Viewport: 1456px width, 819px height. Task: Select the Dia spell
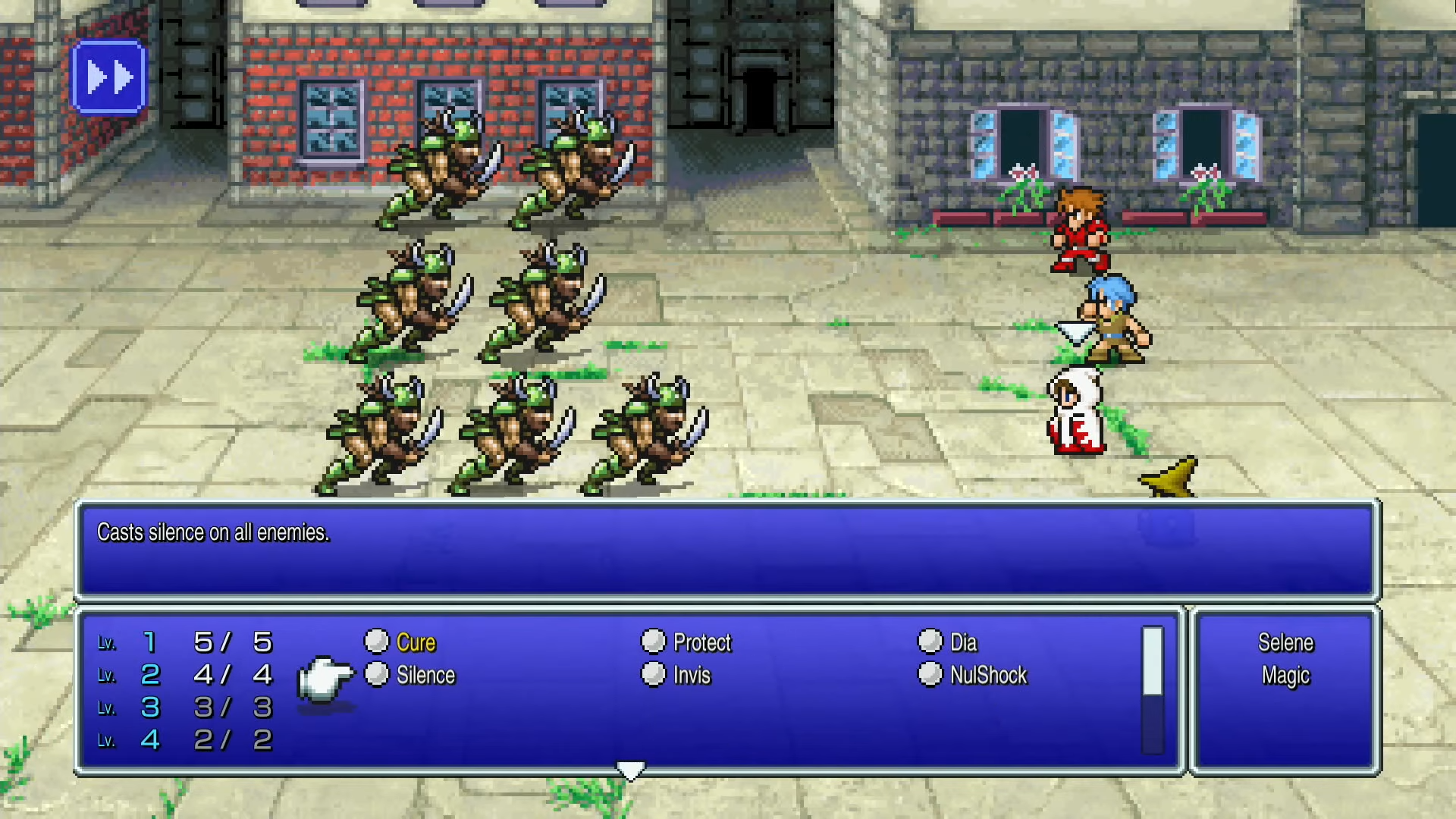tap(962, 642)
